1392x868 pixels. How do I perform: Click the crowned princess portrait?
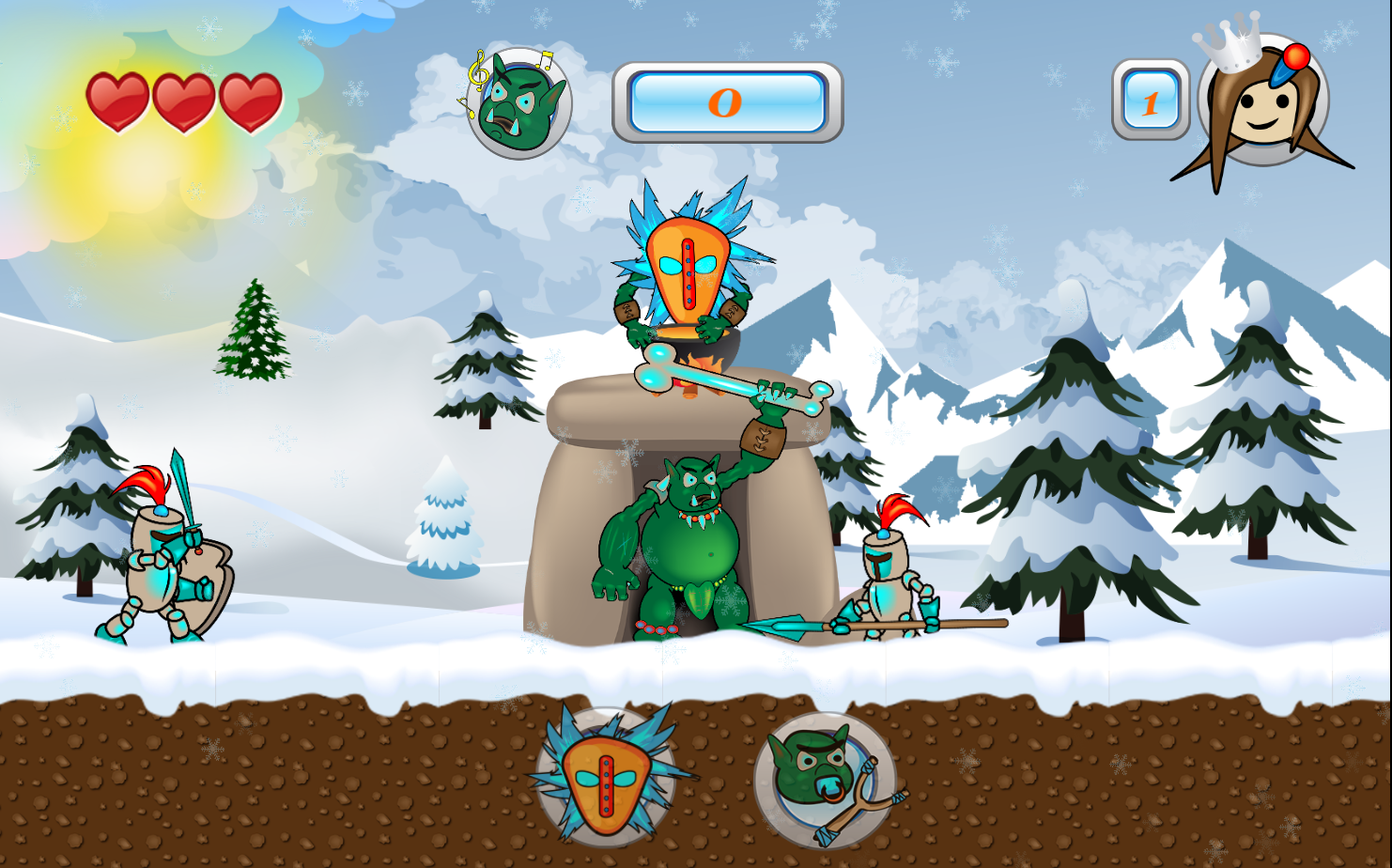(1262, 101)
